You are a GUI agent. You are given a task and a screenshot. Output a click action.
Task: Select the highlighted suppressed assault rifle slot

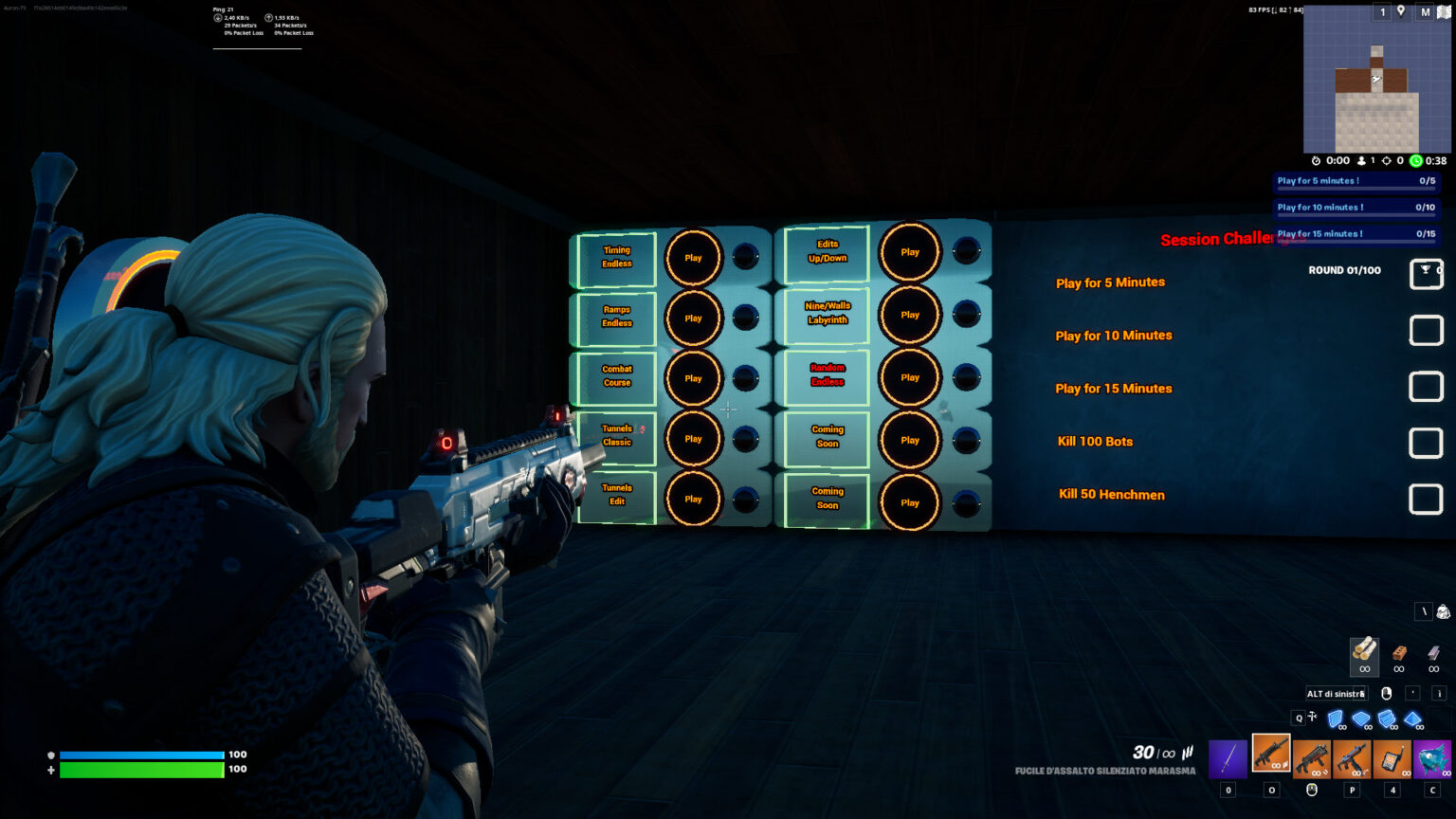1271,755
